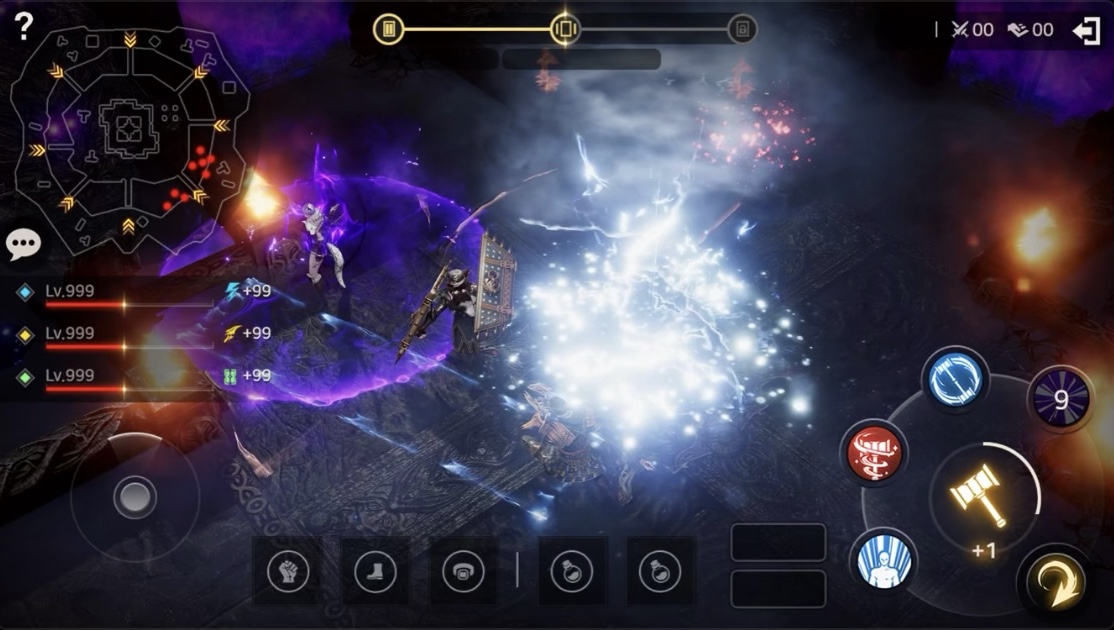Select the ring icon slot
This screenshot has width=1114, height=630.
[x=463, y=571]
